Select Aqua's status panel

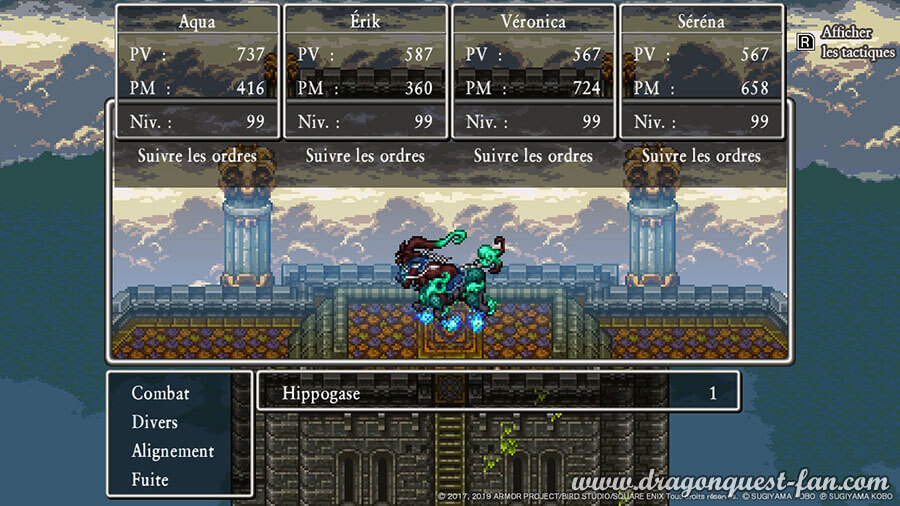pos(197,71)
